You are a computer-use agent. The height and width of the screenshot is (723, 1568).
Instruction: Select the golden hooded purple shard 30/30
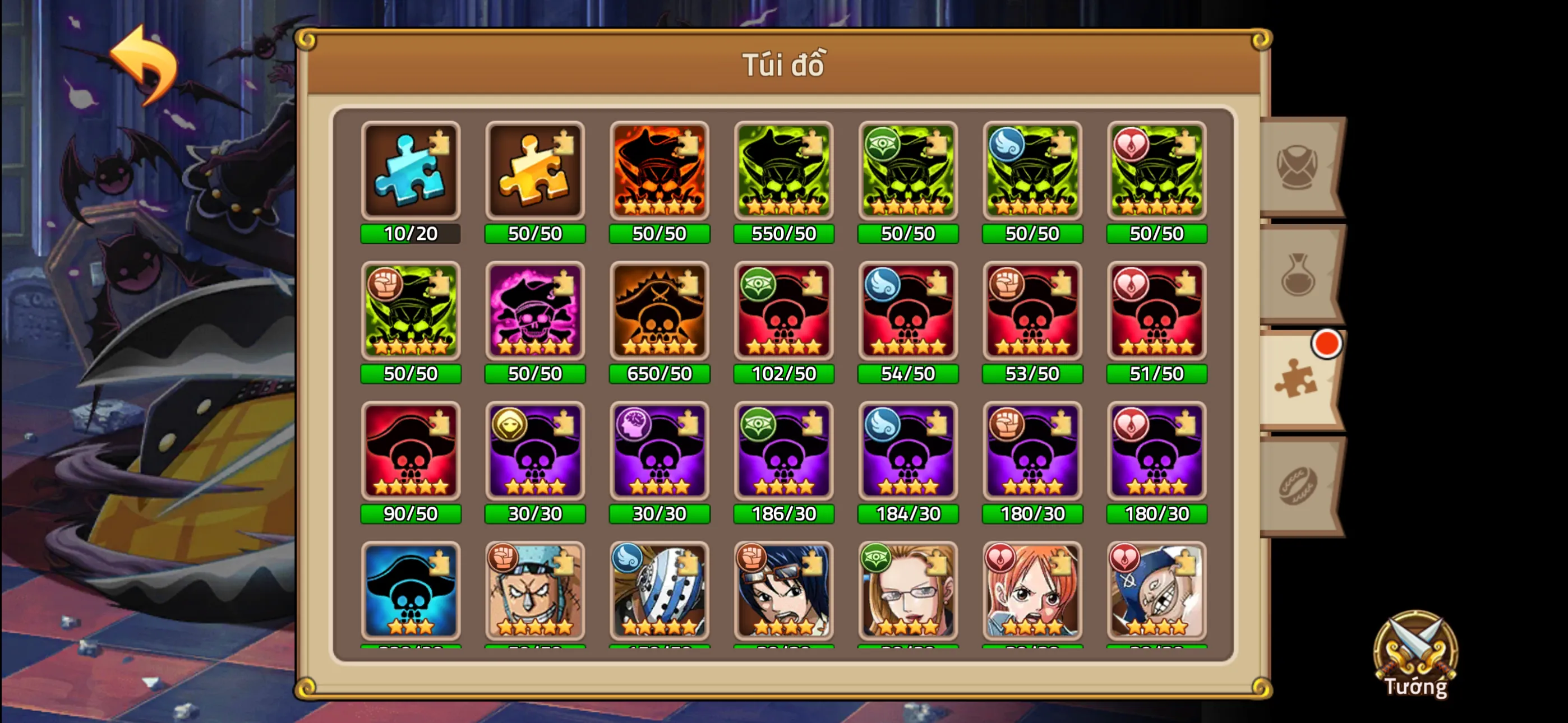pos(535,452)
